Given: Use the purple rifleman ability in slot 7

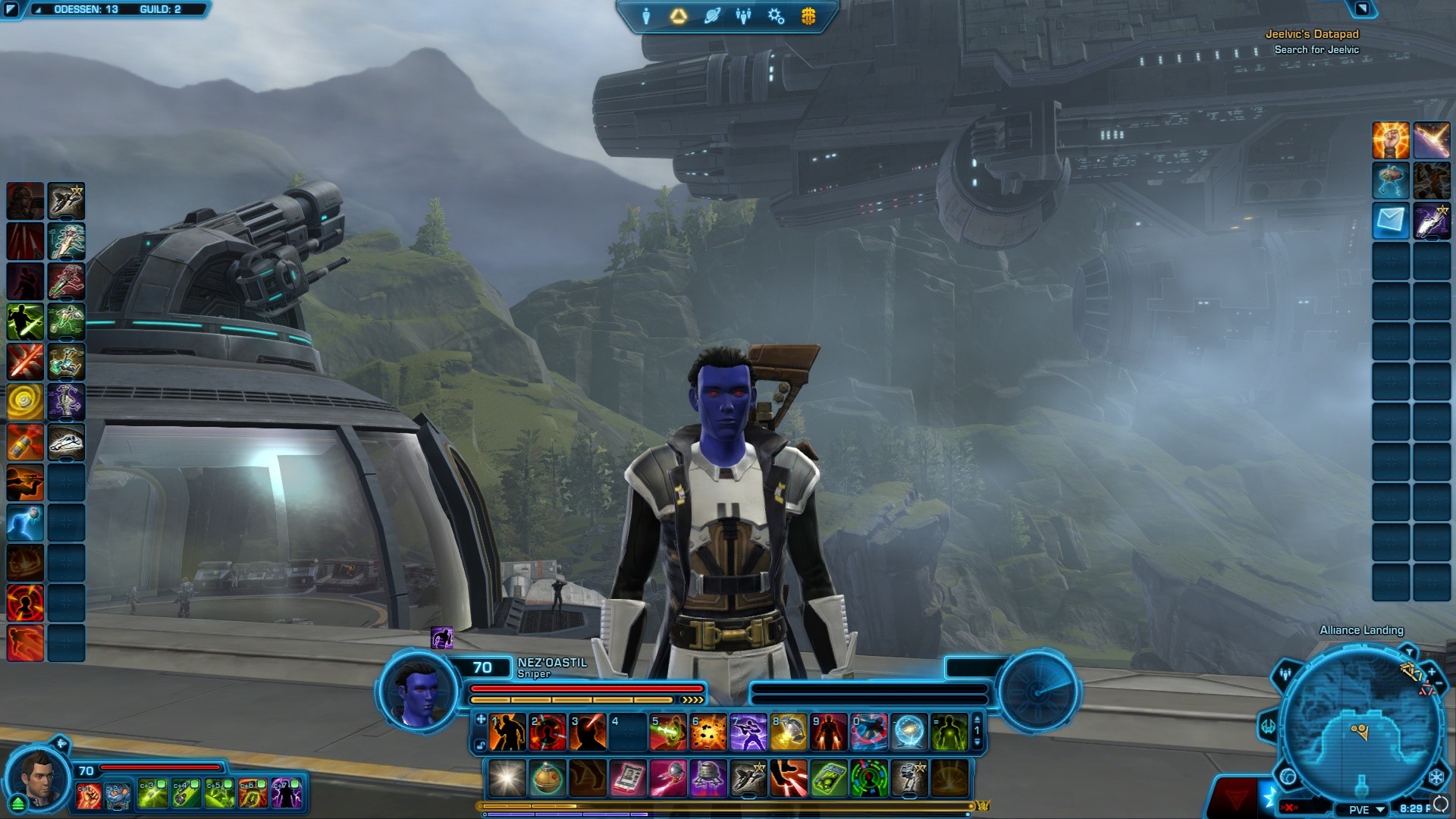Looking at the screenshot, I should [748, 733].
